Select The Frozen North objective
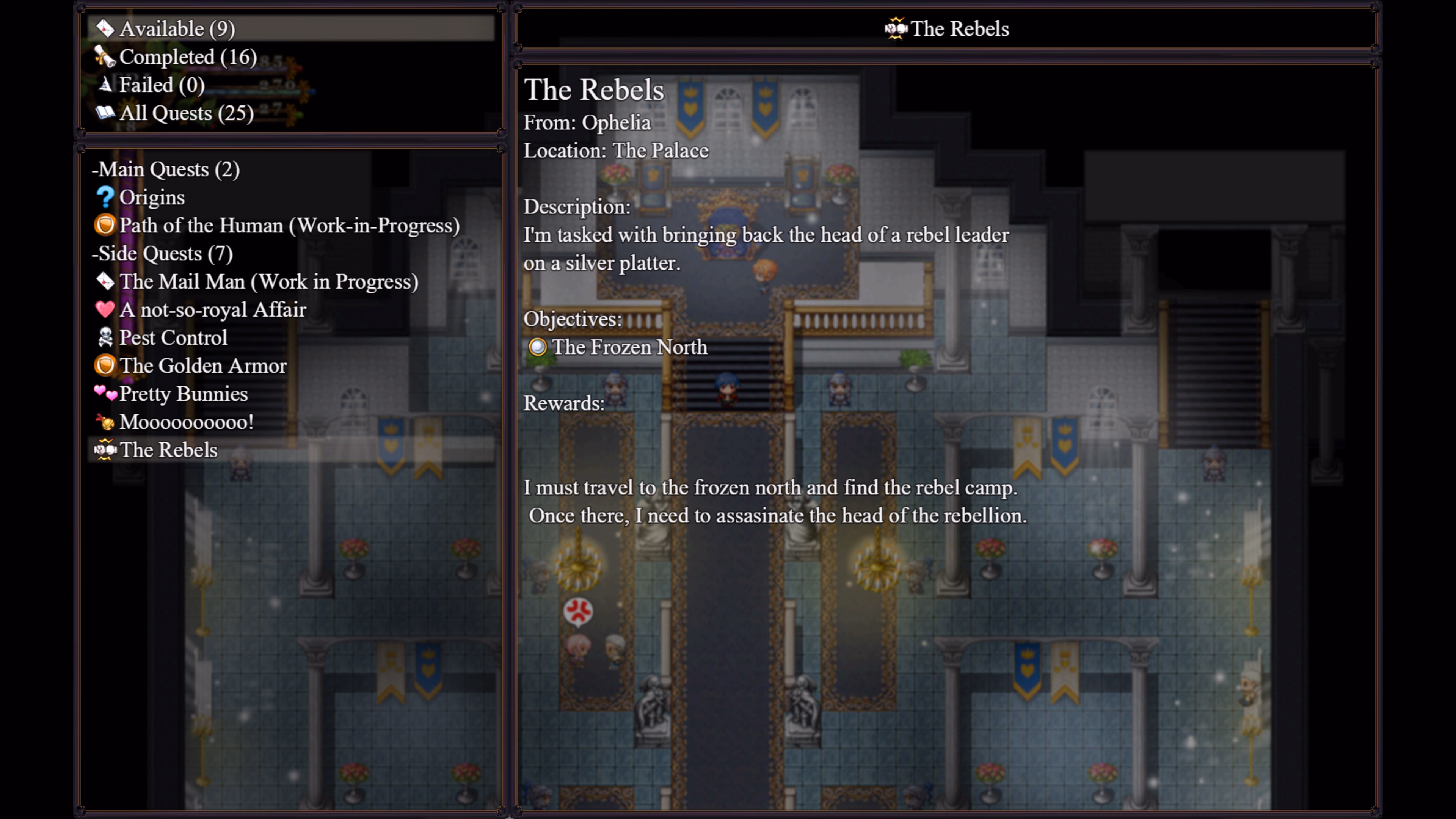Viewport: 1456px width, 819px height. pyautogui.click(x=629, y=347)
